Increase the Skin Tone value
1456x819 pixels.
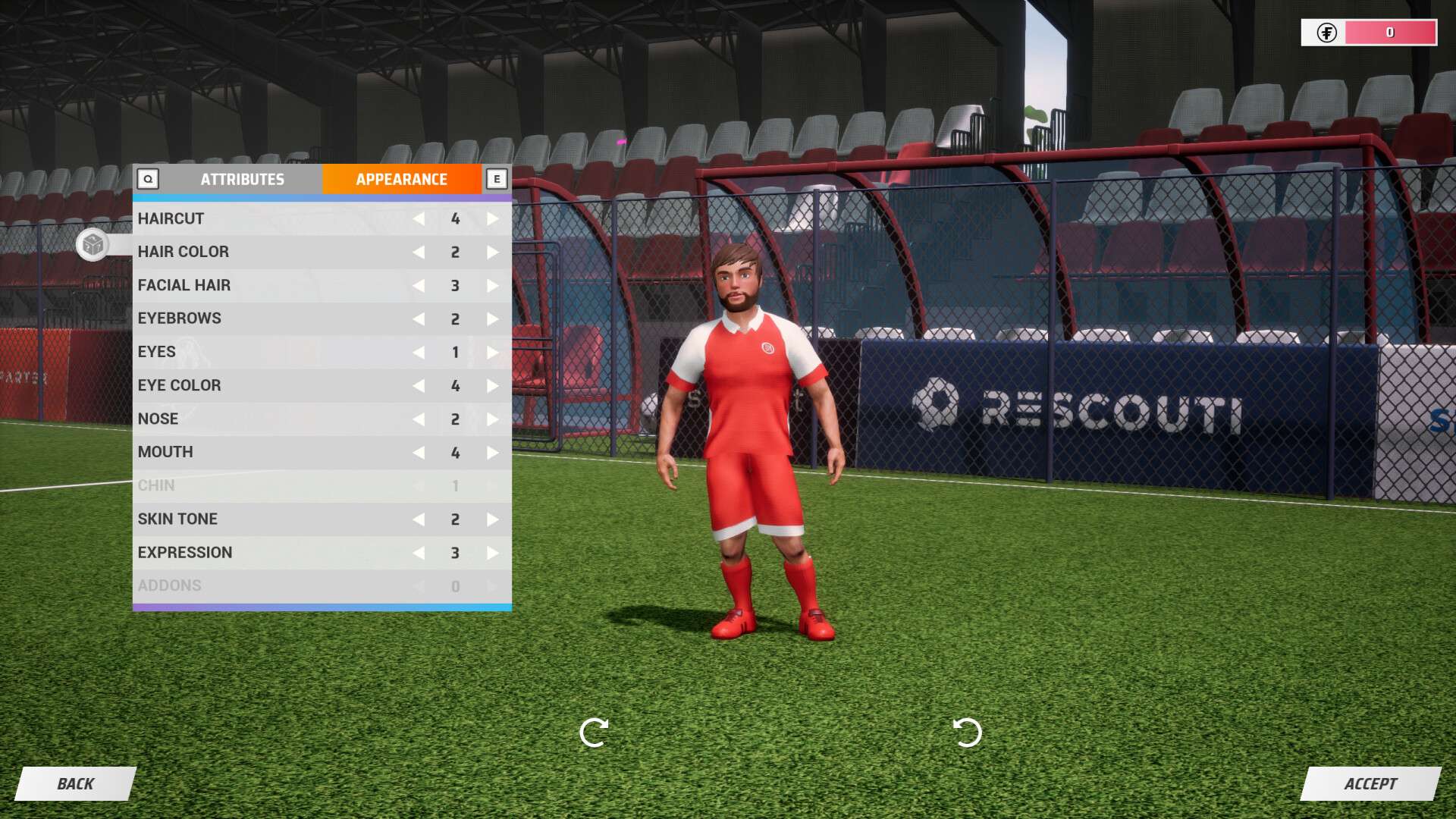tap(493, 519)
